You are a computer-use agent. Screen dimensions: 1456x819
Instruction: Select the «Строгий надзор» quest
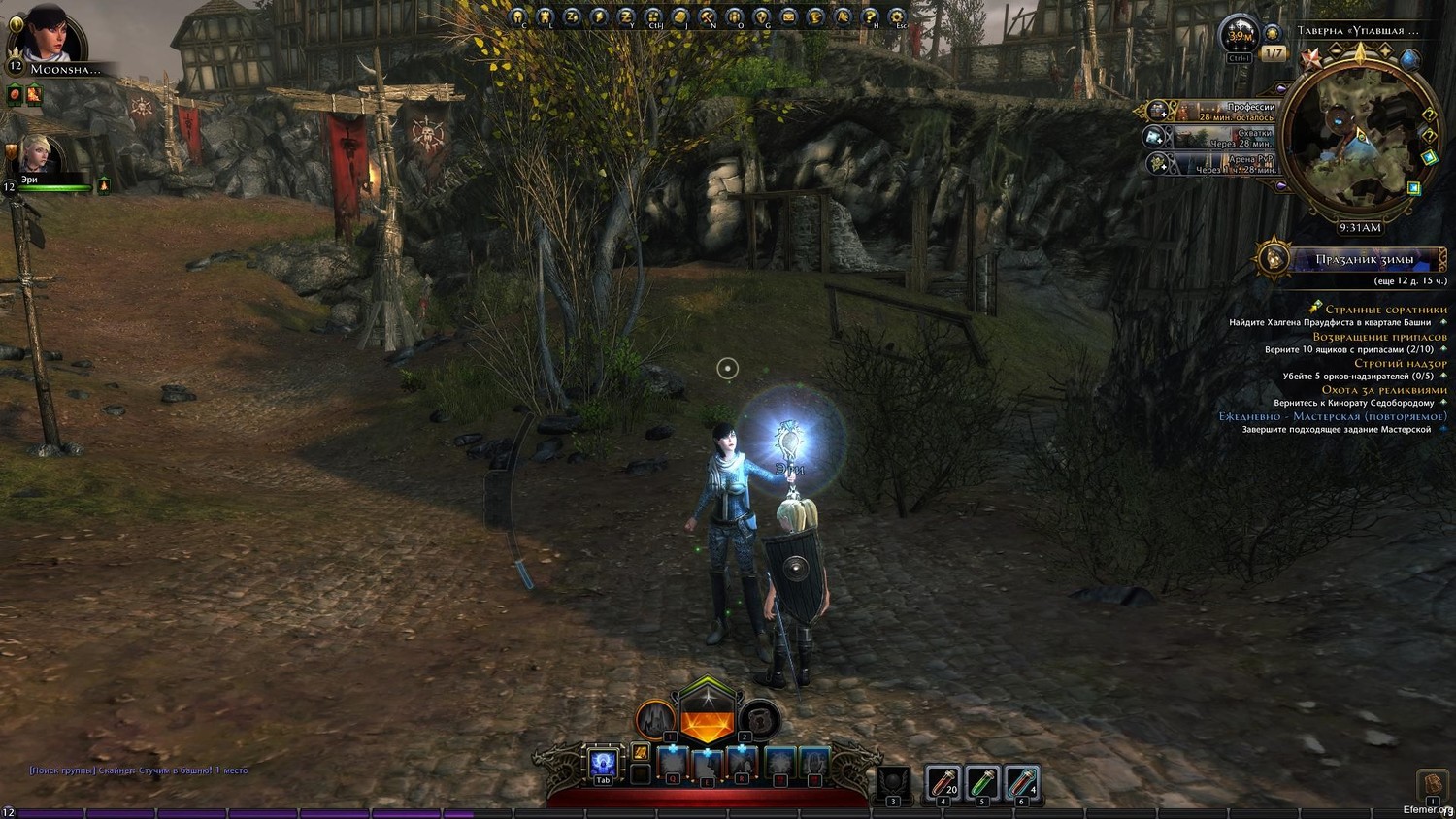tap(1400, 363)
